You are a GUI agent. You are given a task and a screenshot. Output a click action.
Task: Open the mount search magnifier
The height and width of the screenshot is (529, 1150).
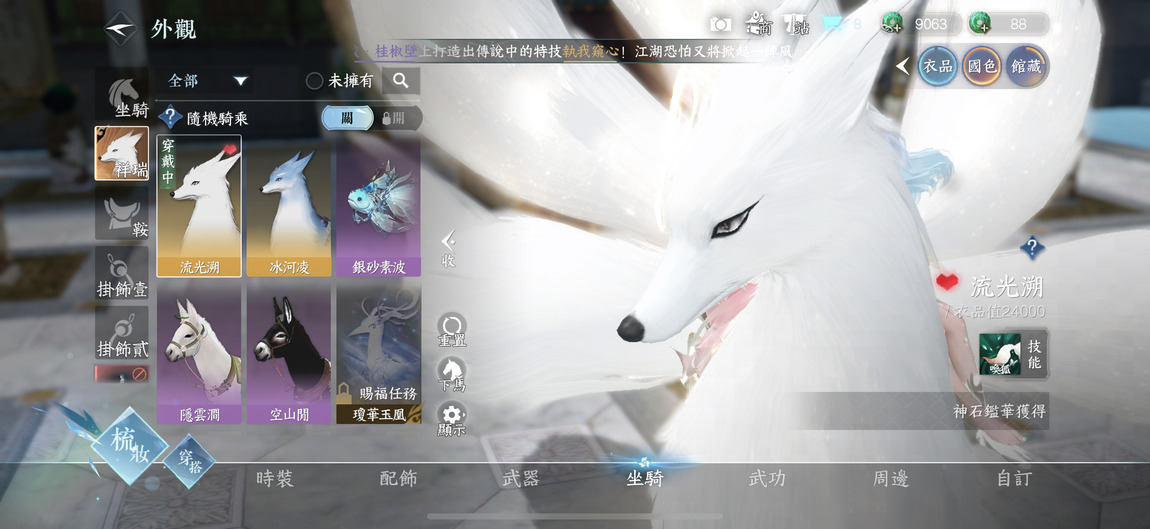coord(400,81)
